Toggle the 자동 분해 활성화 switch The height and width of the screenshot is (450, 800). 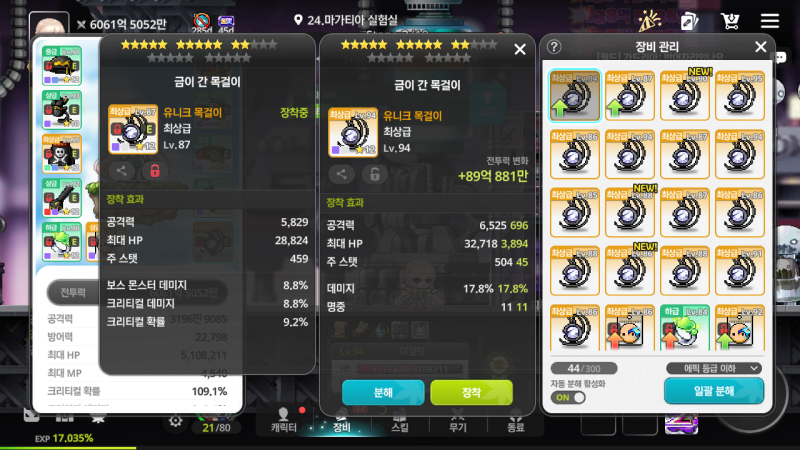coord(567,397)
